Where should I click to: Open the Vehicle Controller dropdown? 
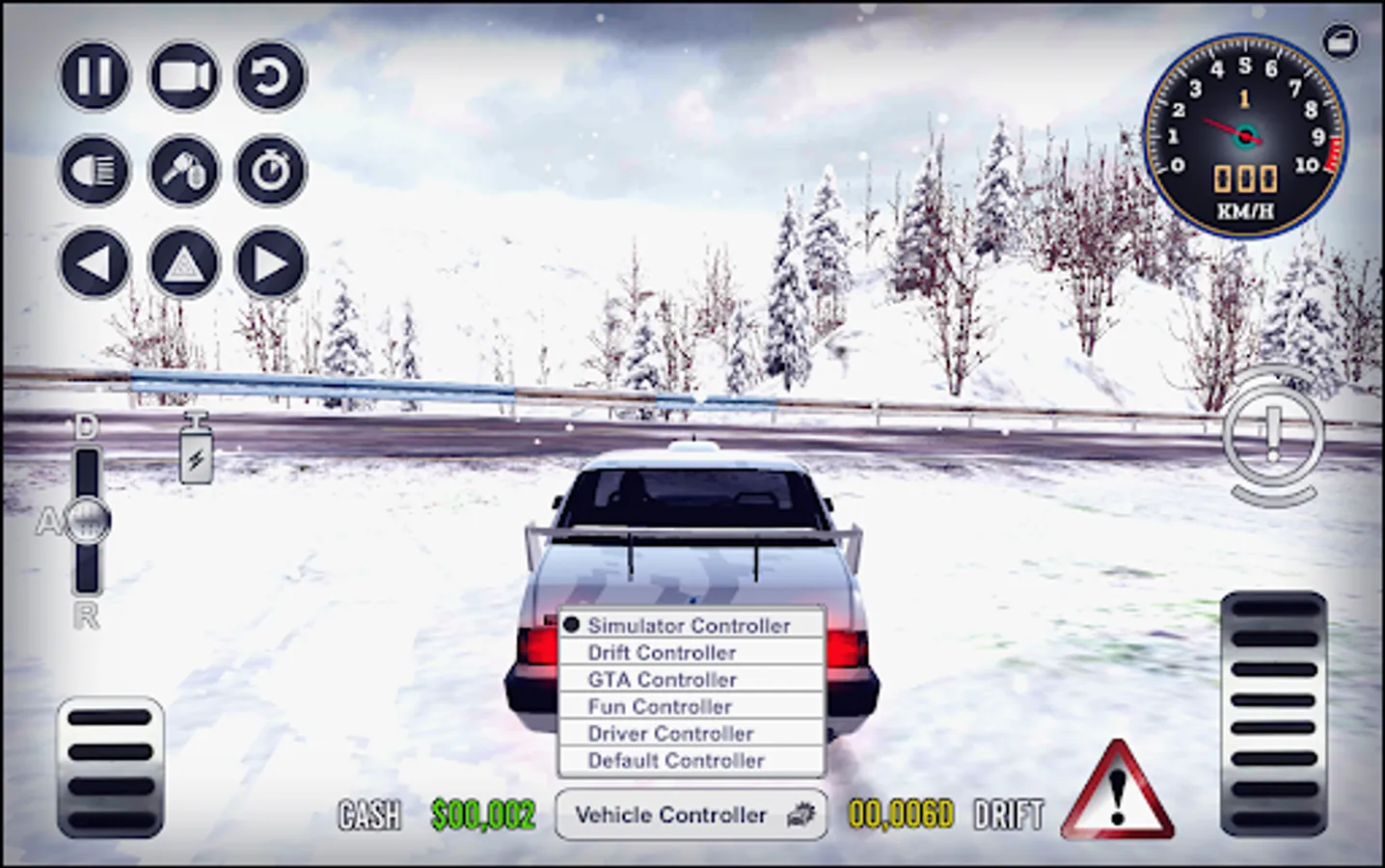point(675,815)
